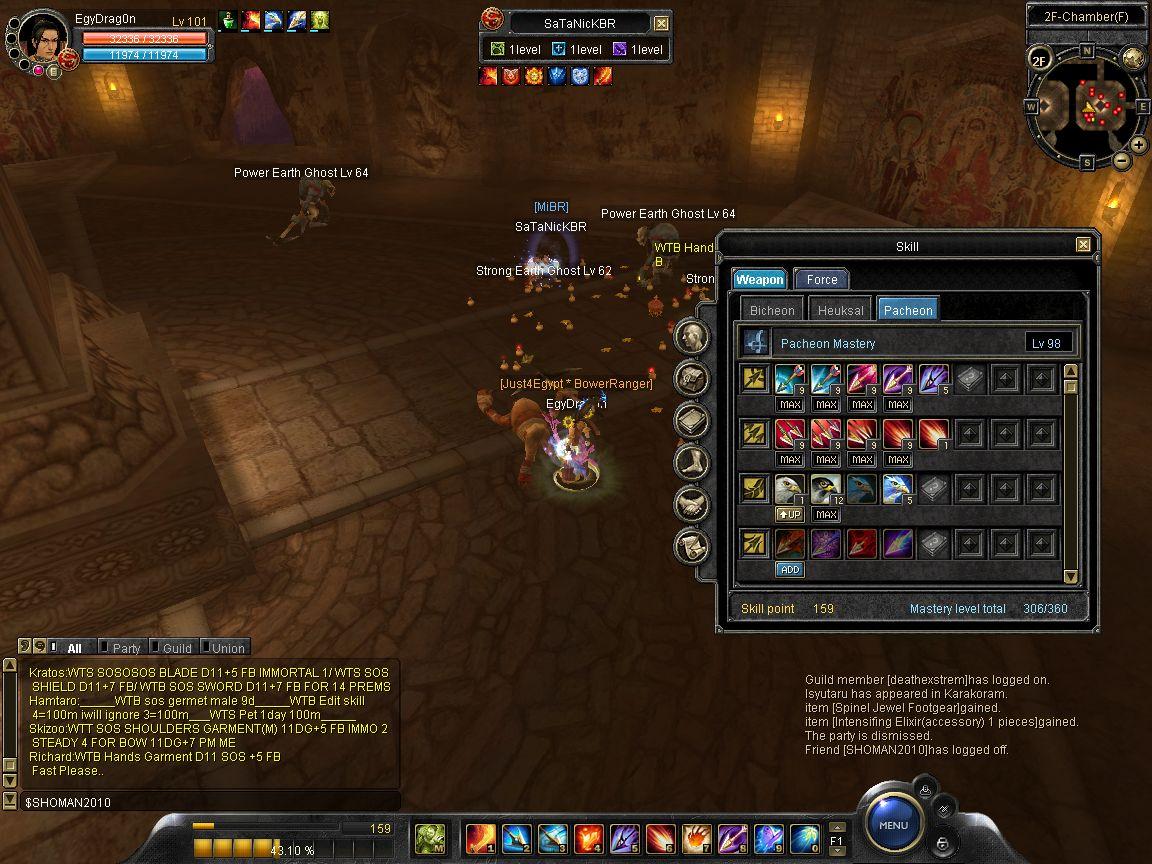Zoom out the minimap with minus button

coord(1121,160)
